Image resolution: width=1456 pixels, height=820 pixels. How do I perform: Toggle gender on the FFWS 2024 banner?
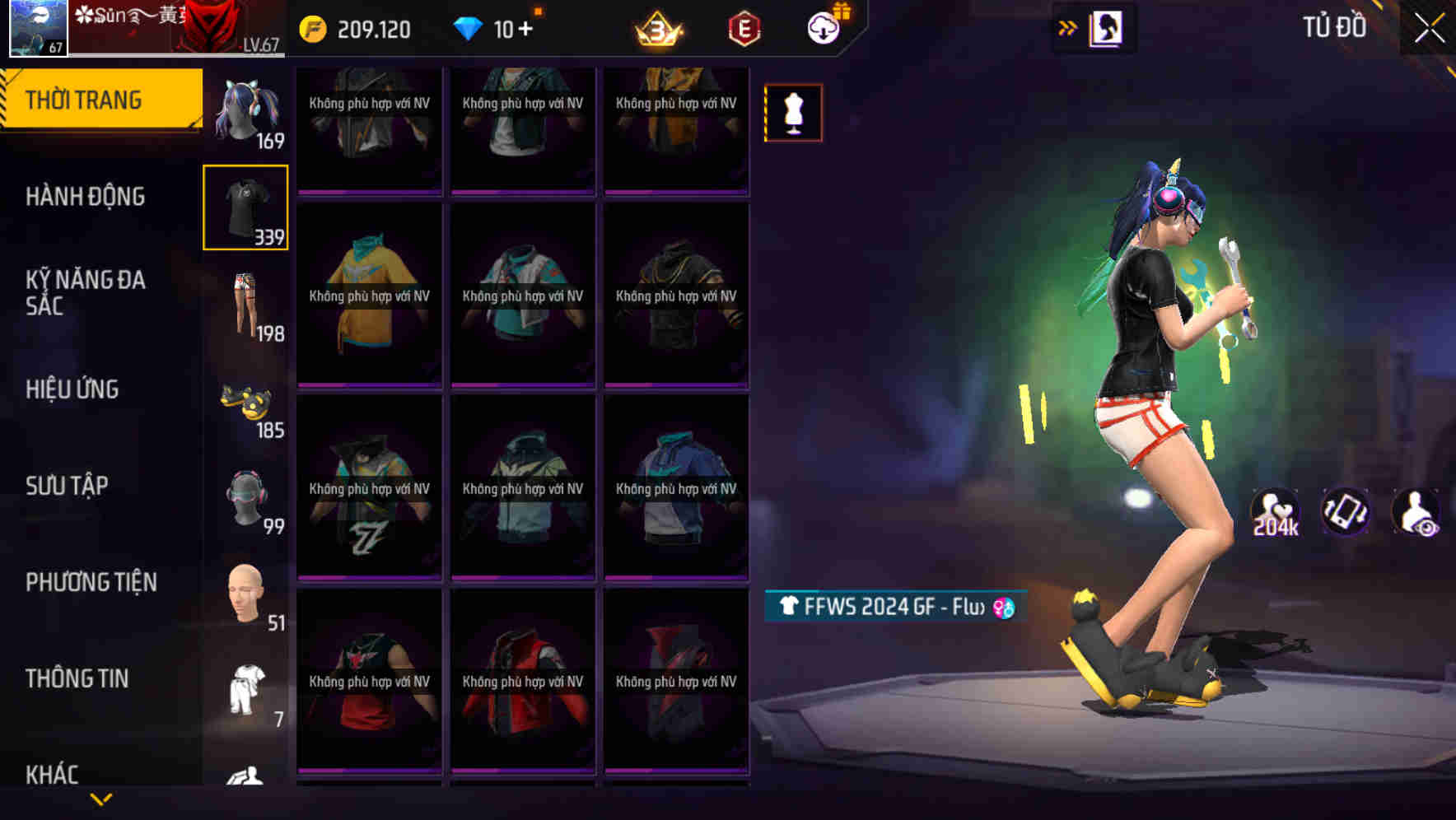pyautogui.click(x=1001, y=606)
